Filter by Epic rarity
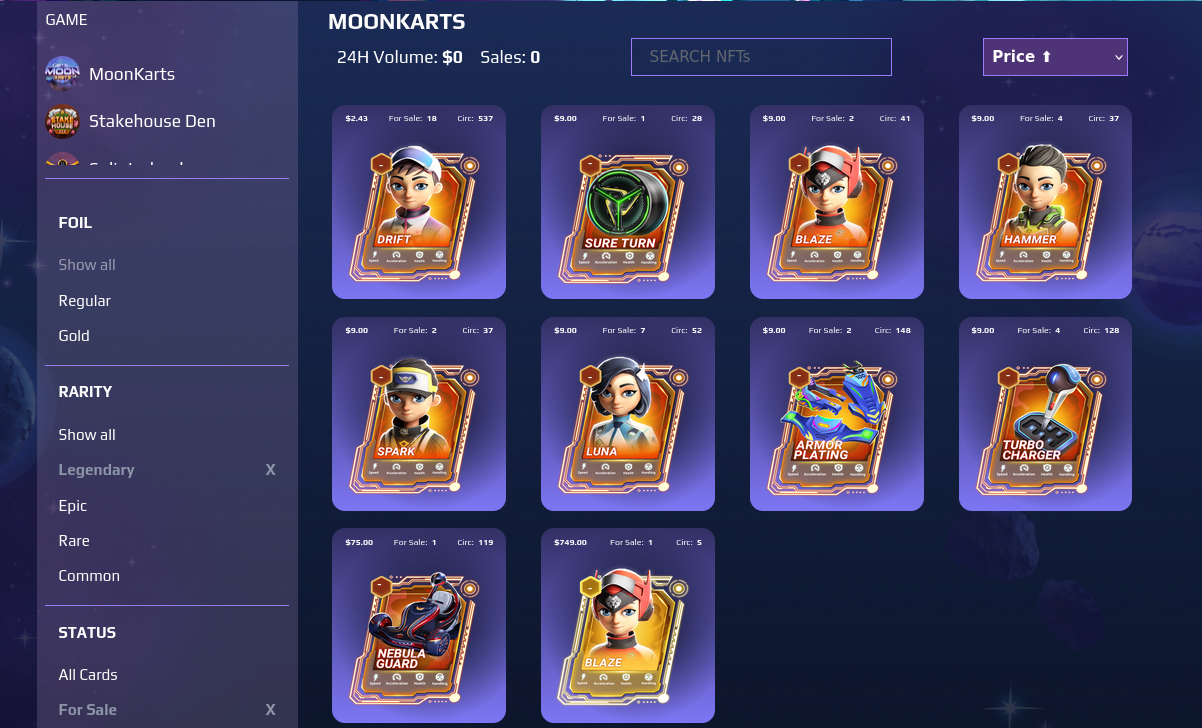The image size is (1202, 728). pyautogui.click(x=73, y=505)
